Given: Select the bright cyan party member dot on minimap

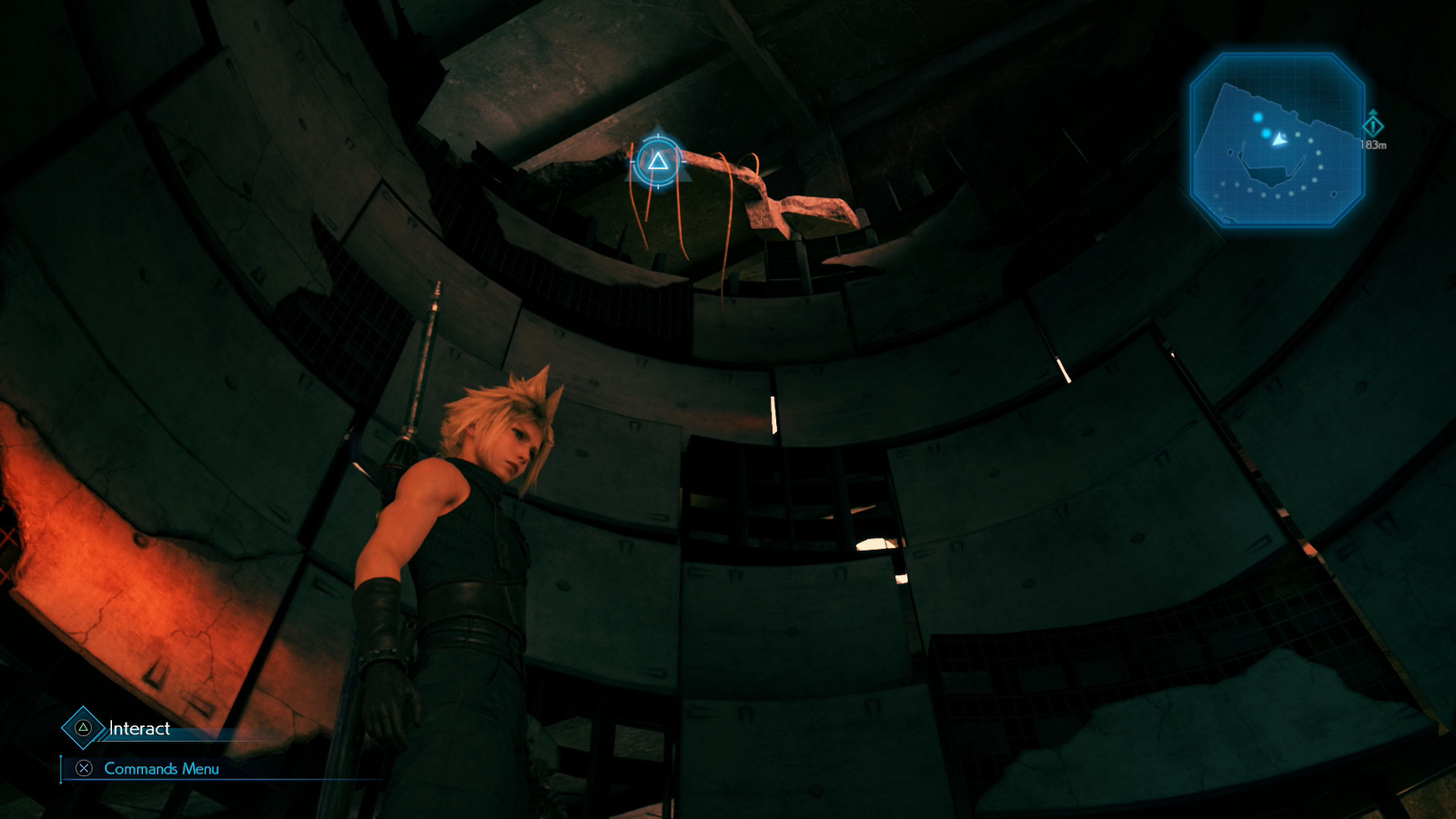Looking at the screenshot, I should tap(1259, 117).
